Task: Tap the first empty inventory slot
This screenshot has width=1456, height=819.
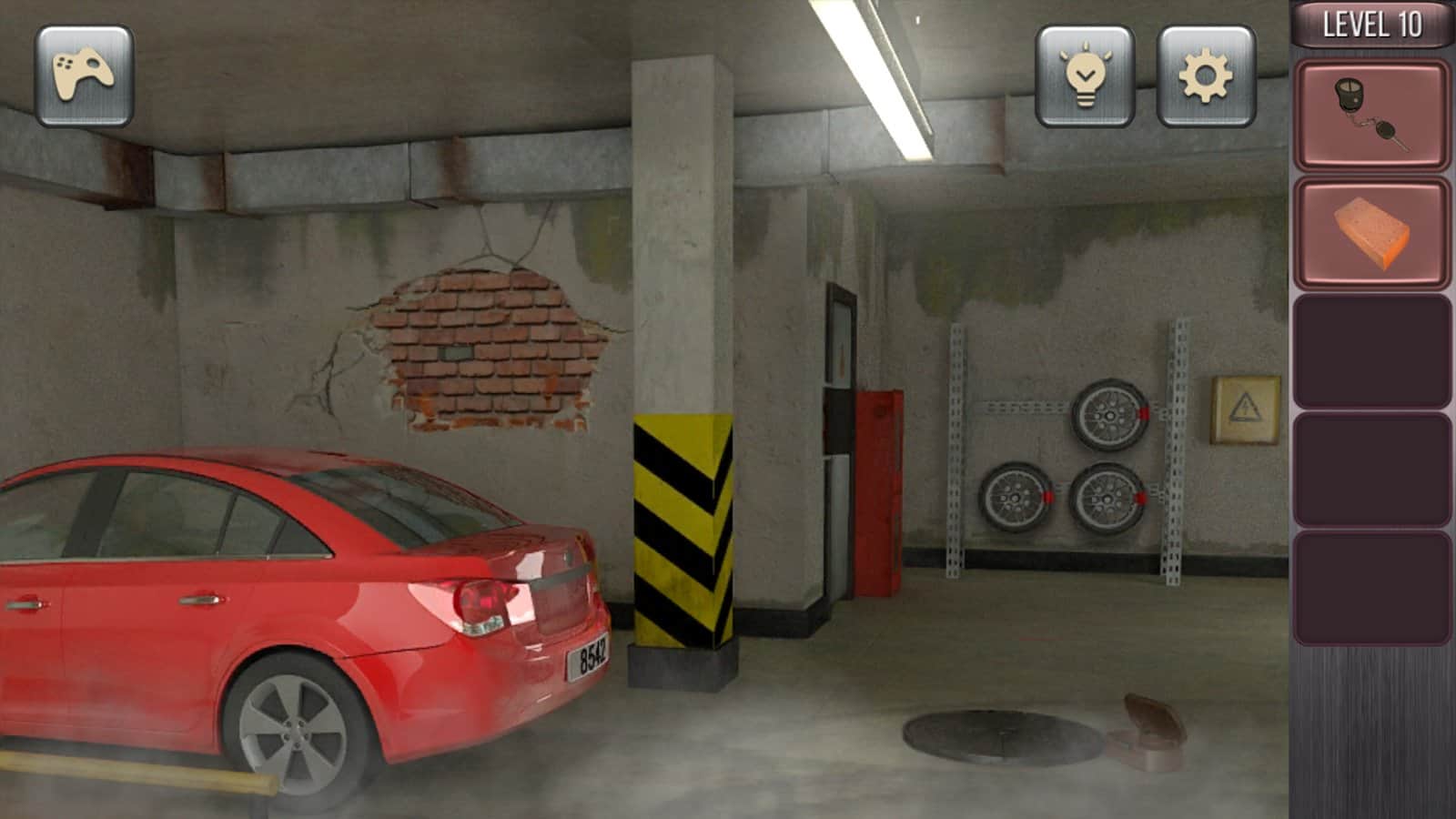Action: click(1374, 350)
